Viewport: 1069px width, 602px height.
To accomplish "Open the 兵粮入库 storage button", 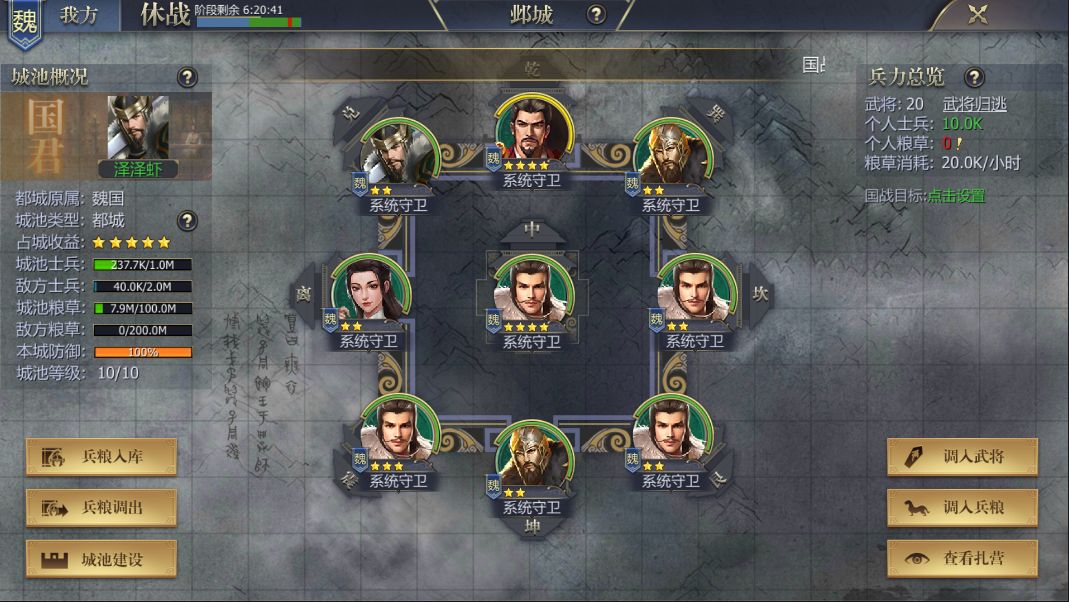I will [101, 457].
